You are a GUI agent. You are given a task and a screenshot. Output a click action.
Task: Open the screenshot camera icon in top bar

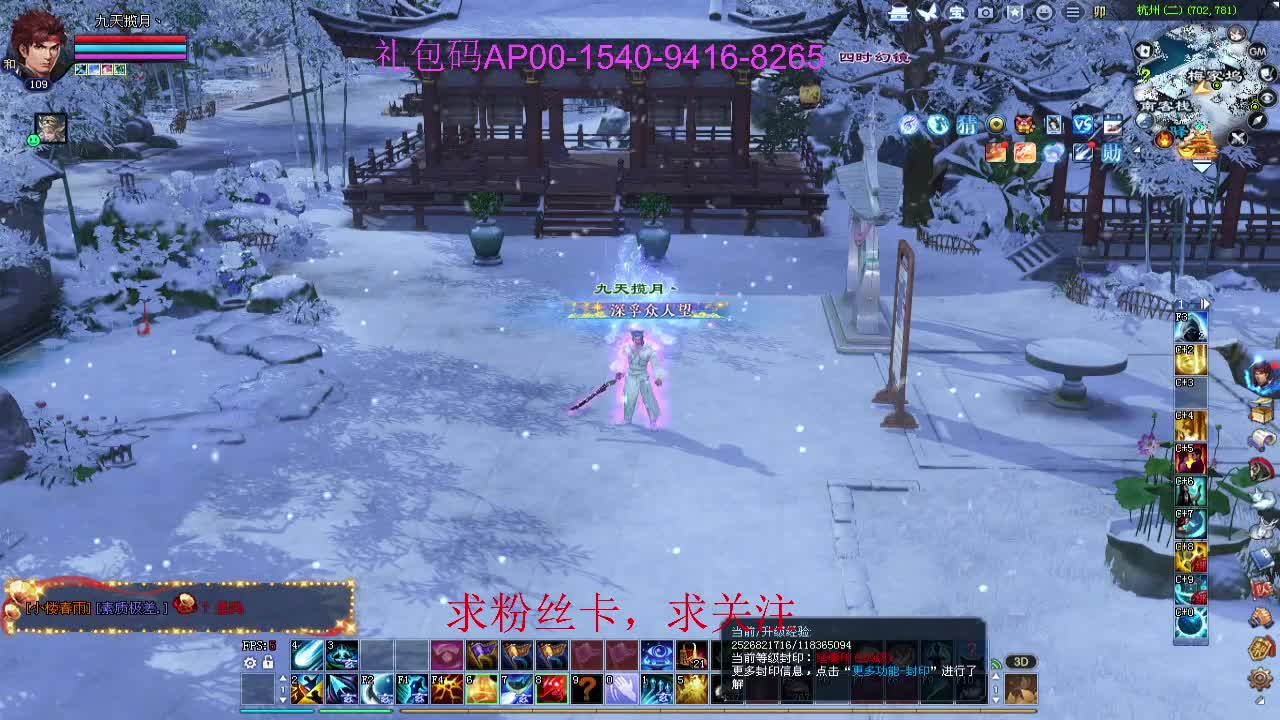[x=985, y=12]
